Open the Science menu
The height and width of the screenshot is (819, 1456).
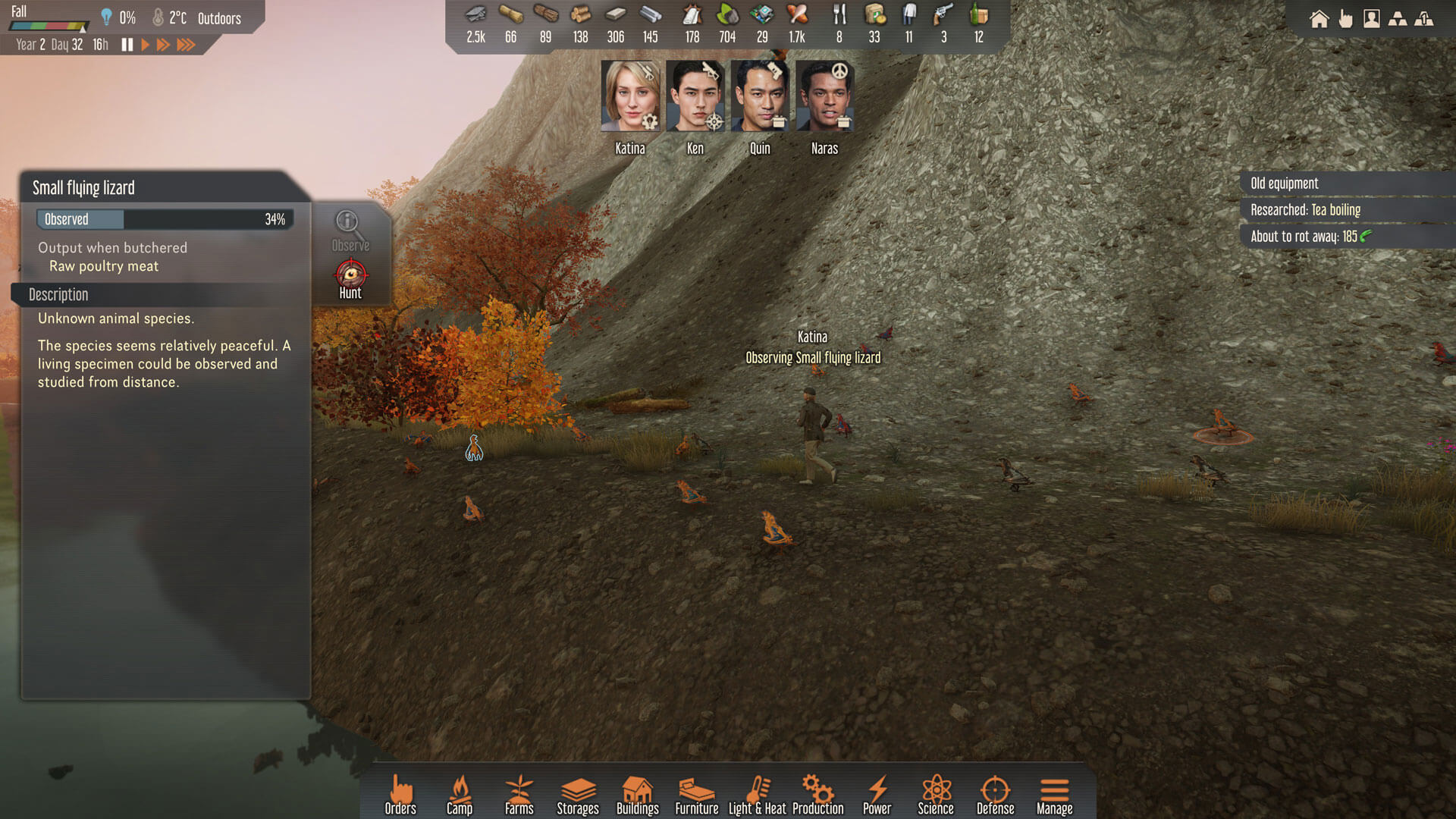[936, 795]
